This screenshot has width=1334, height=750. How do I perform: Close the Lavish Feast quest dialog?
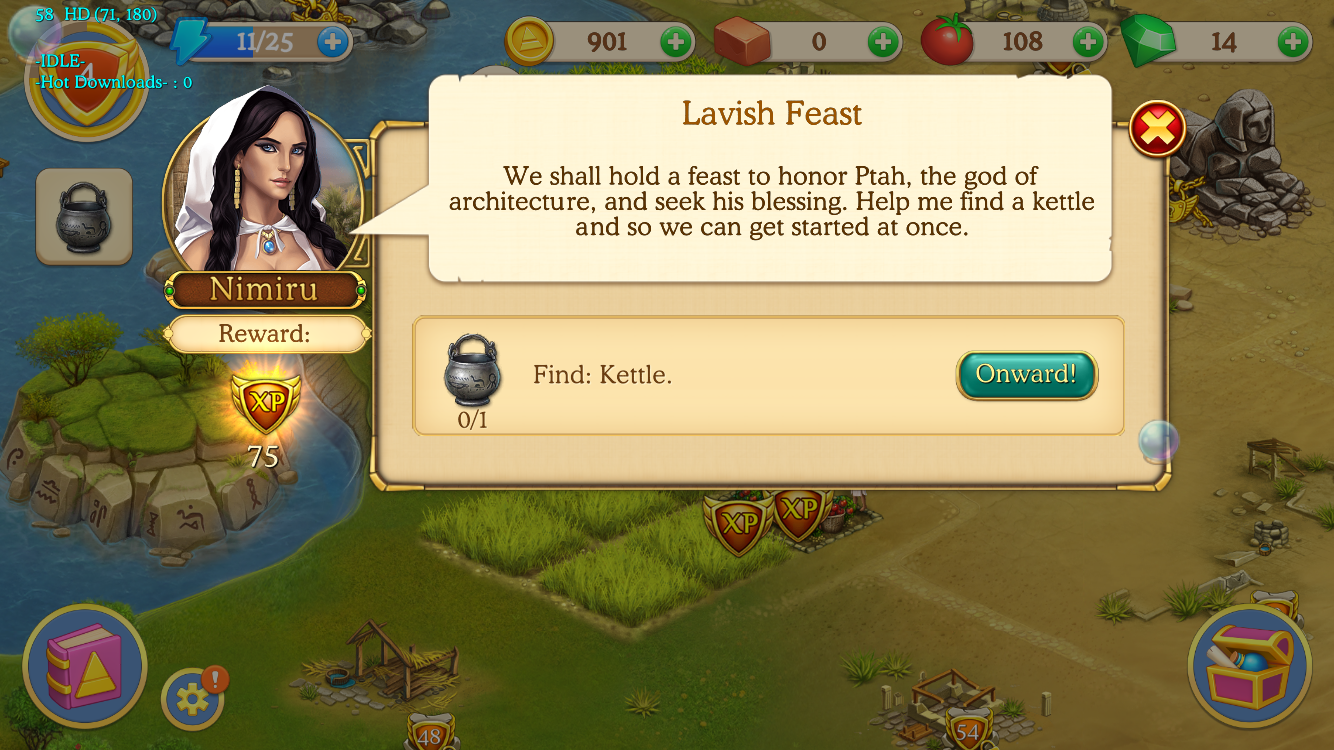click(x=1157, y=129)
